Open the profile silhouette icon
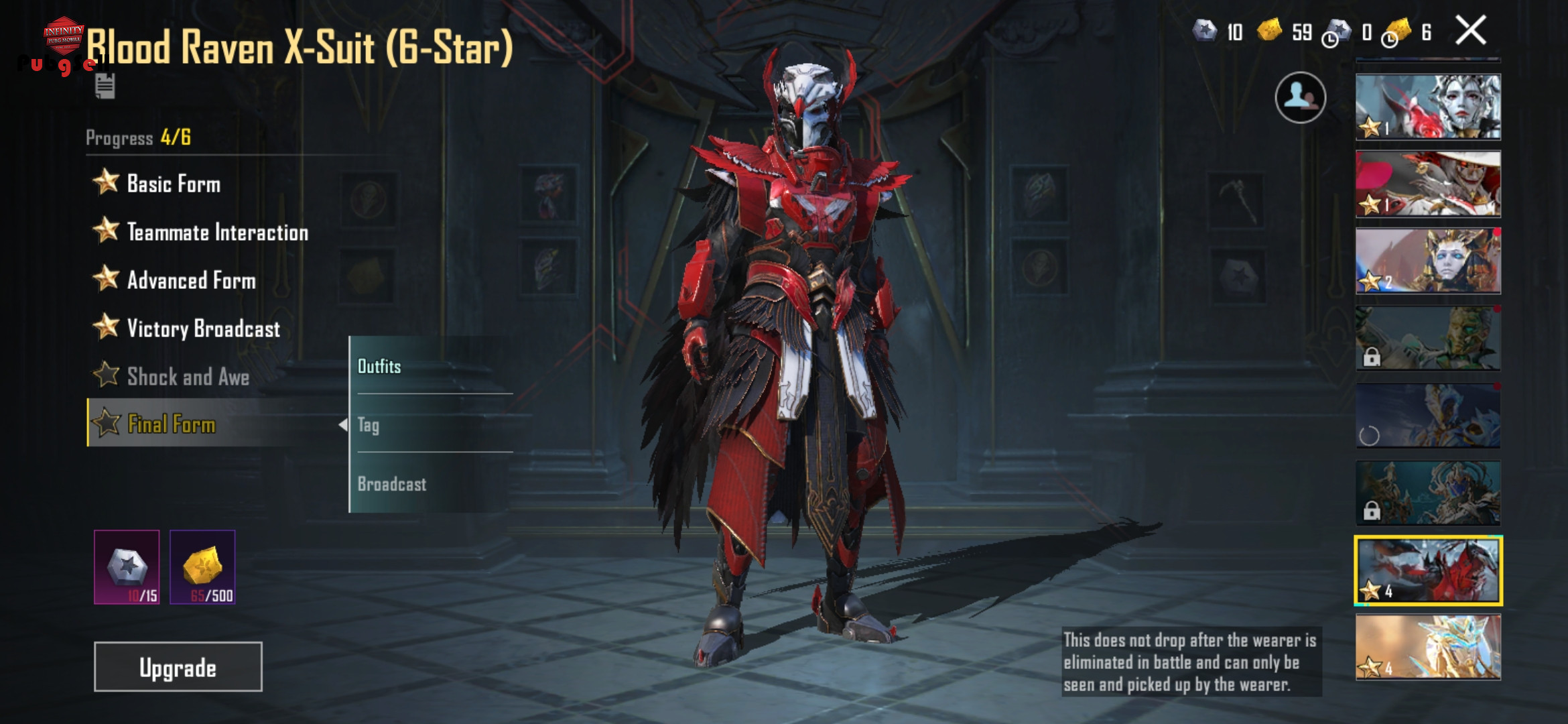The width and height of the screenshot is (1568, 724). point(1300,98)
